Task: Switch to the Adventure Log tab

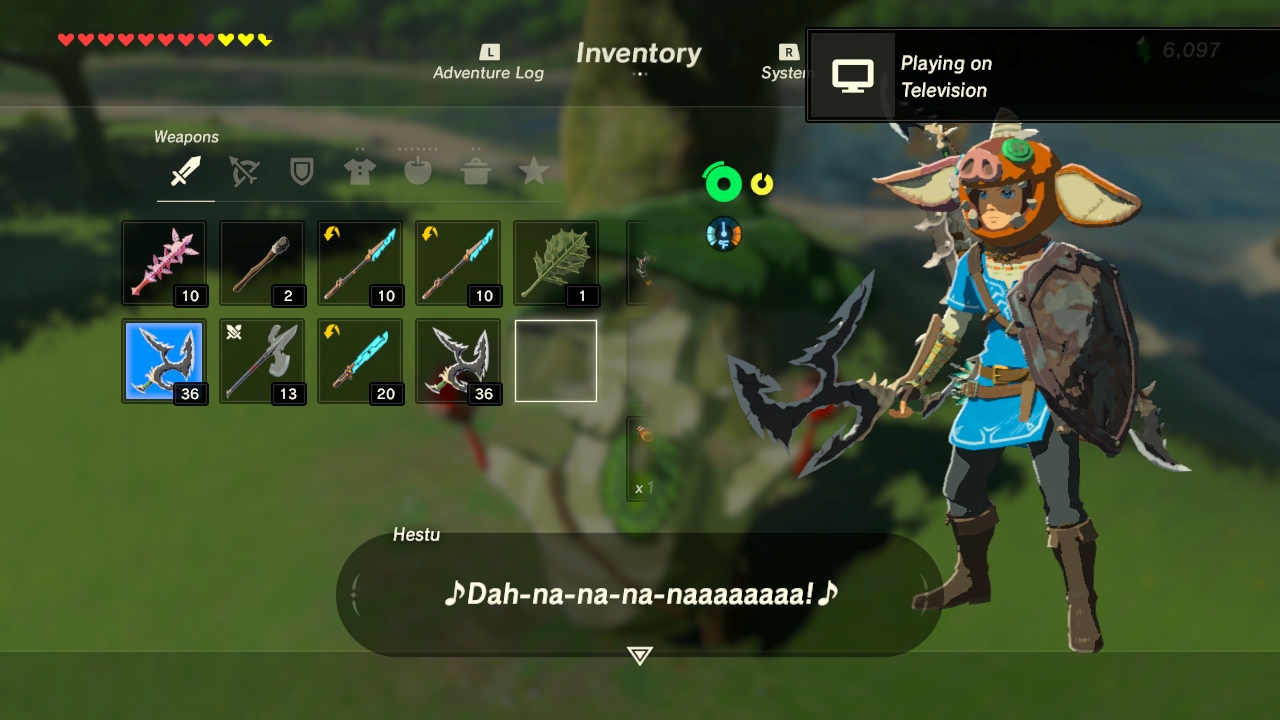Action: (x=488, y=64)
